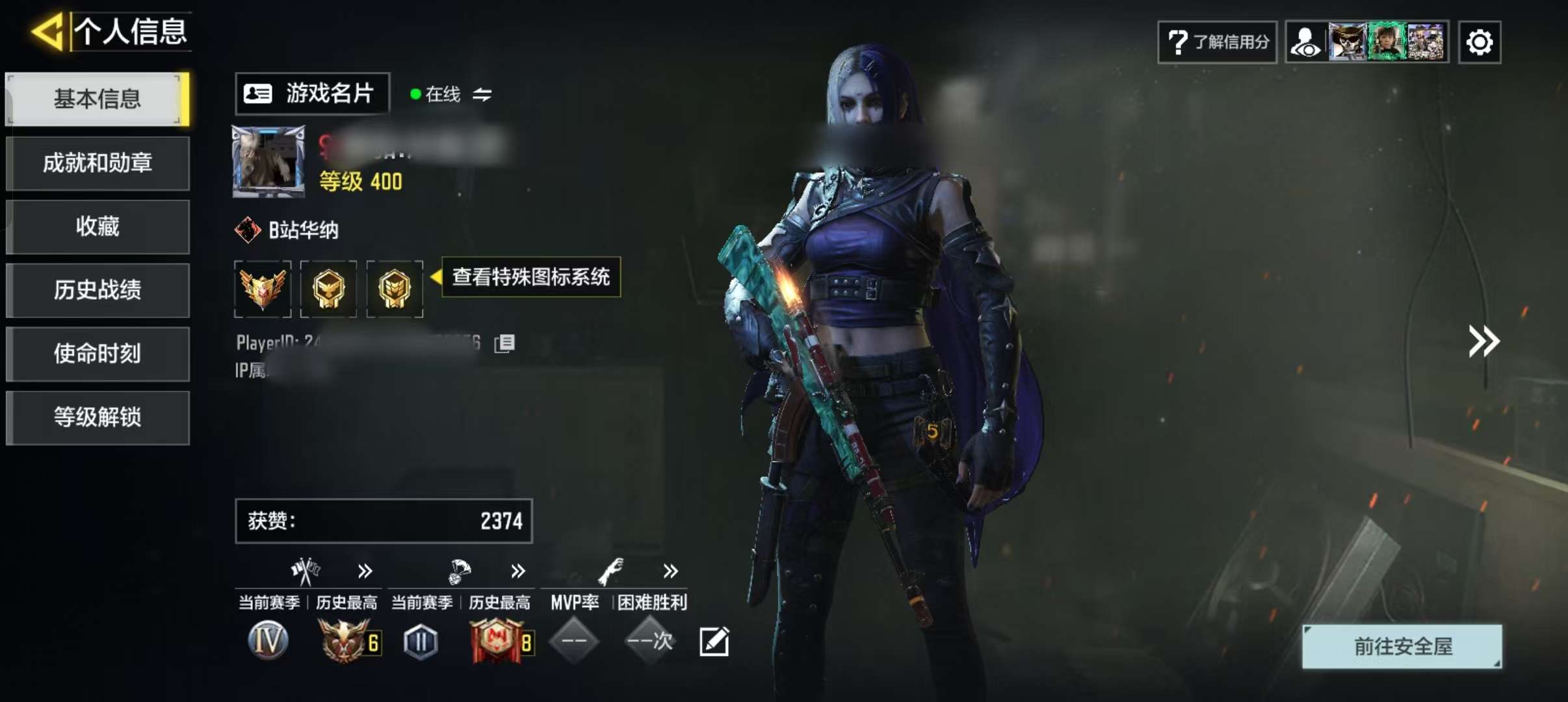Open the 成就和勋章 tab
This screenshot has width=1568, height=702.
[x=98, y=163]
